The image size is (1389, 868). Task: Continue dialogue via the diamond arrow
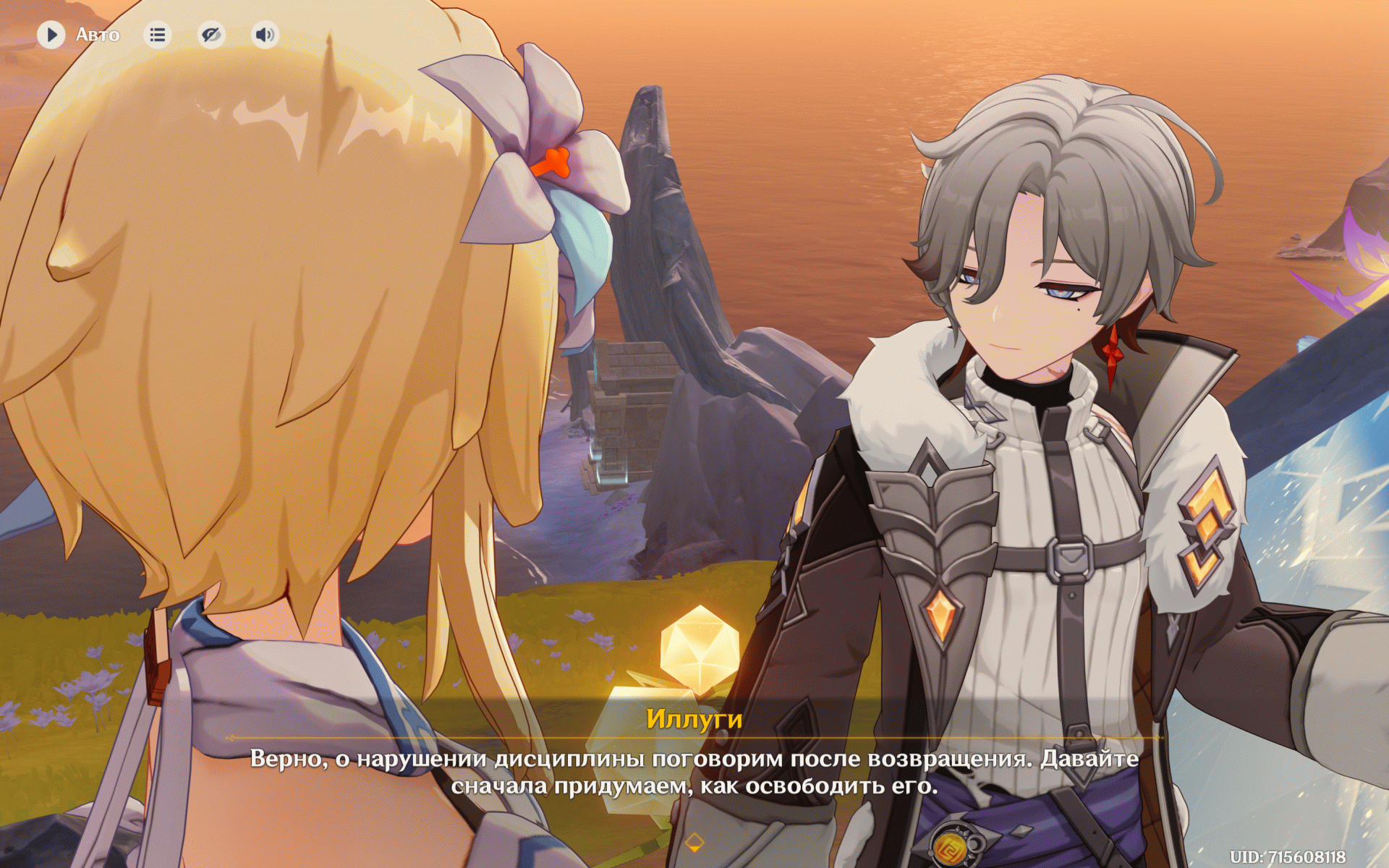[694, 842]
